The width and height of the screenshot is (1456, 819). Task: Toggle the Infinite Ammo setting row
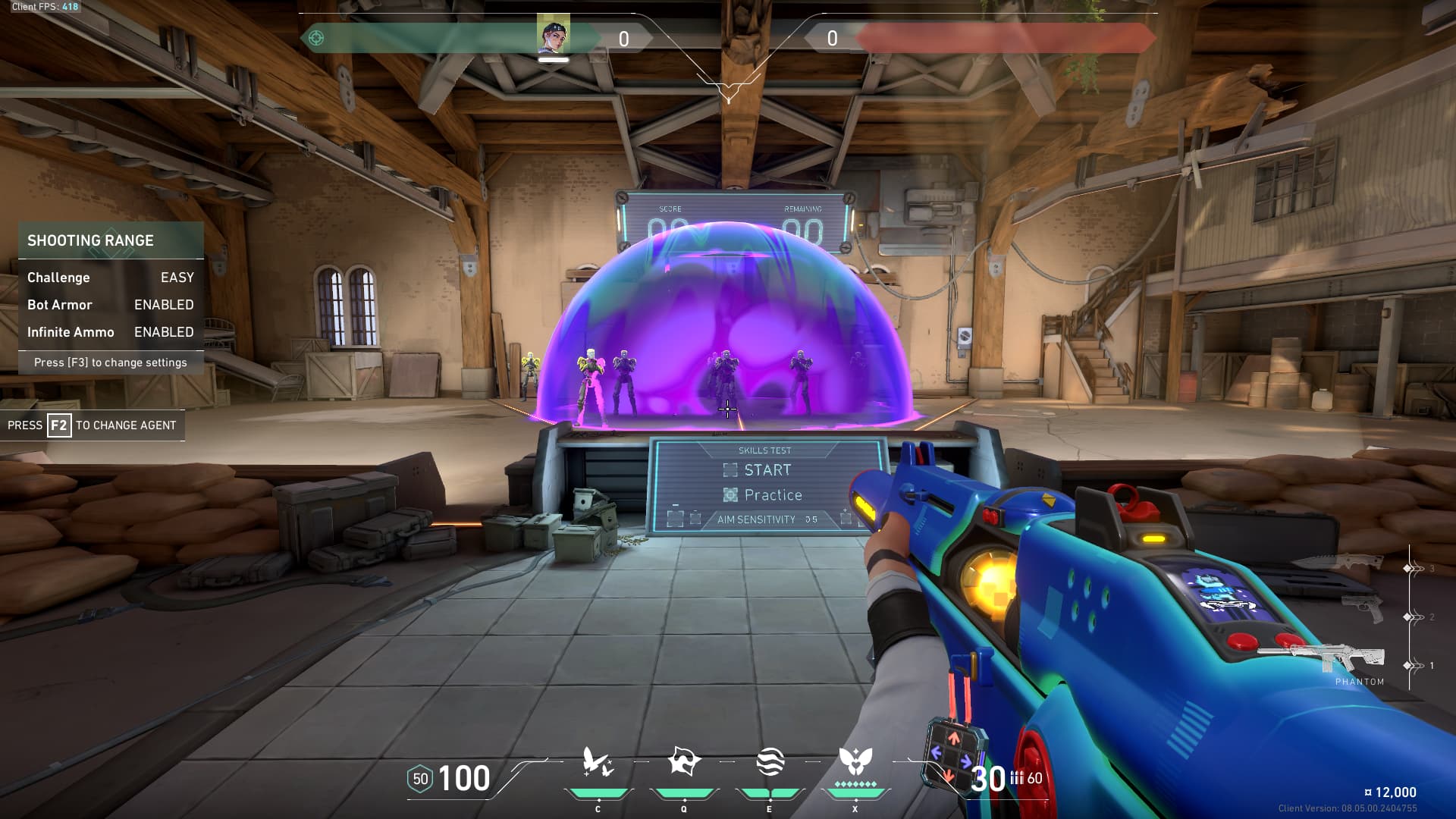tap(111, 332)
